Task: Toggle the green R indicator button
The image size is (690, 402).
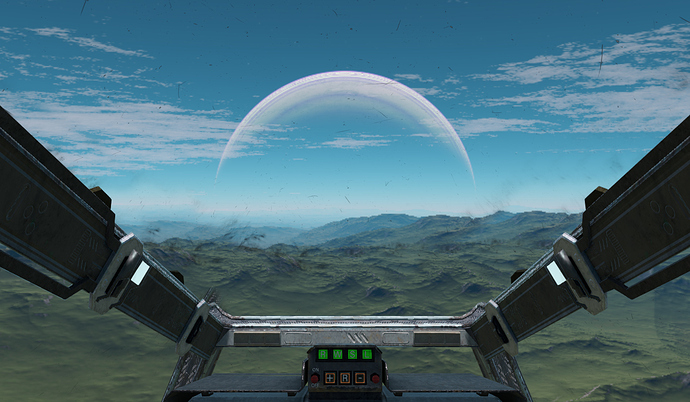Action: (x=323, y=354)
